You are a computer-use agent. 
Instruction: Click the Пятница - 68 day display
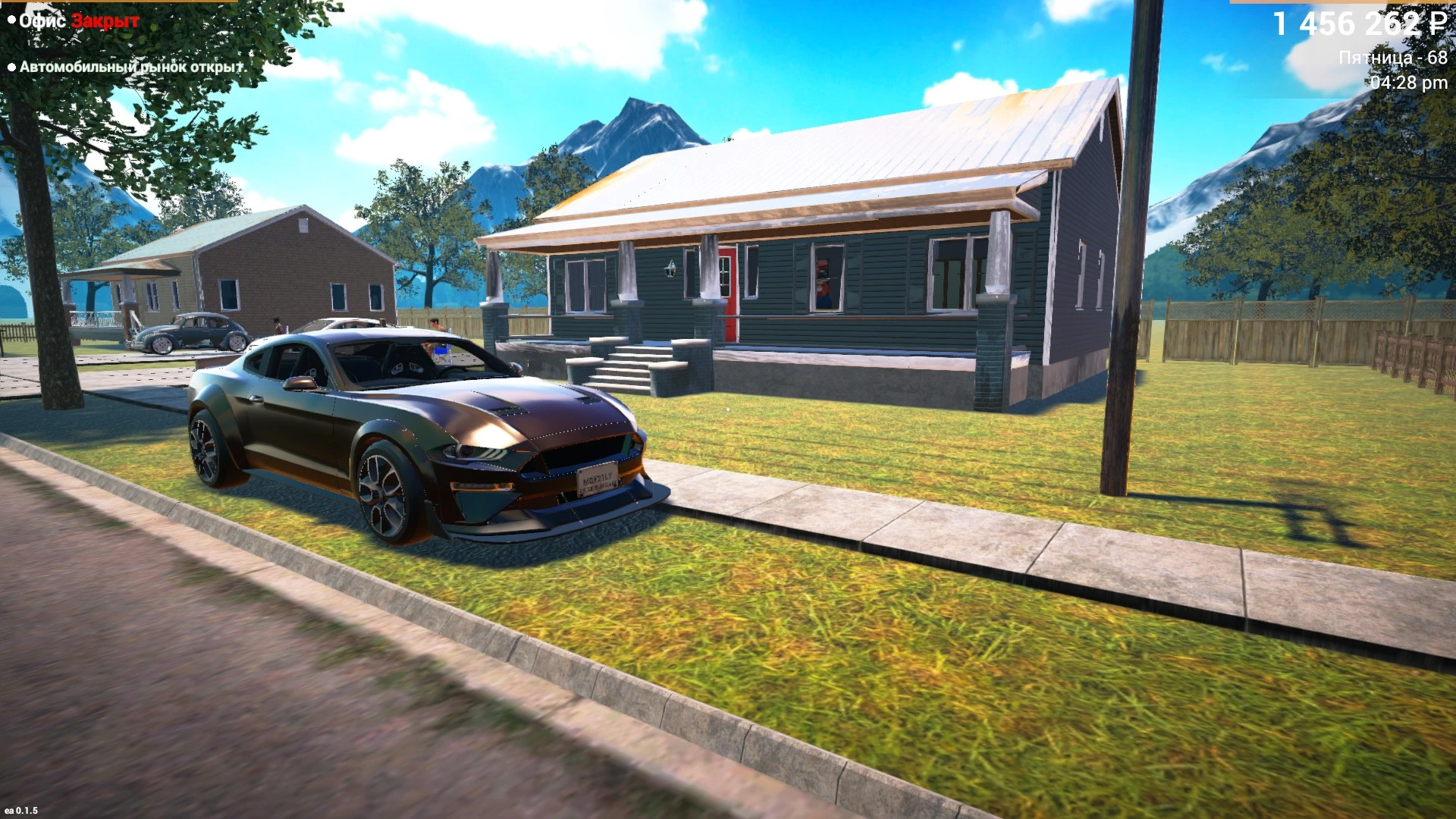[1394, 56]
